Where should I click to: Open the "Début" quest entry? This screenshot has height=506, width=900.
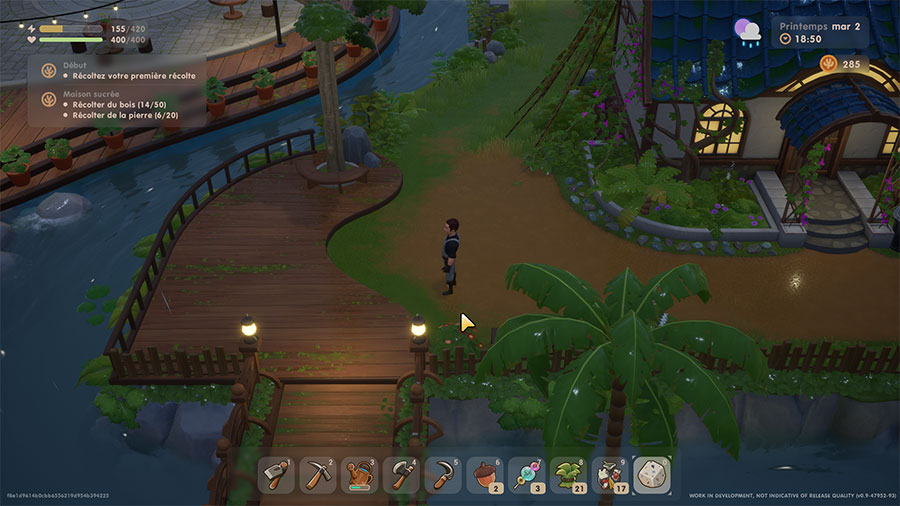(x=118, y=71)
